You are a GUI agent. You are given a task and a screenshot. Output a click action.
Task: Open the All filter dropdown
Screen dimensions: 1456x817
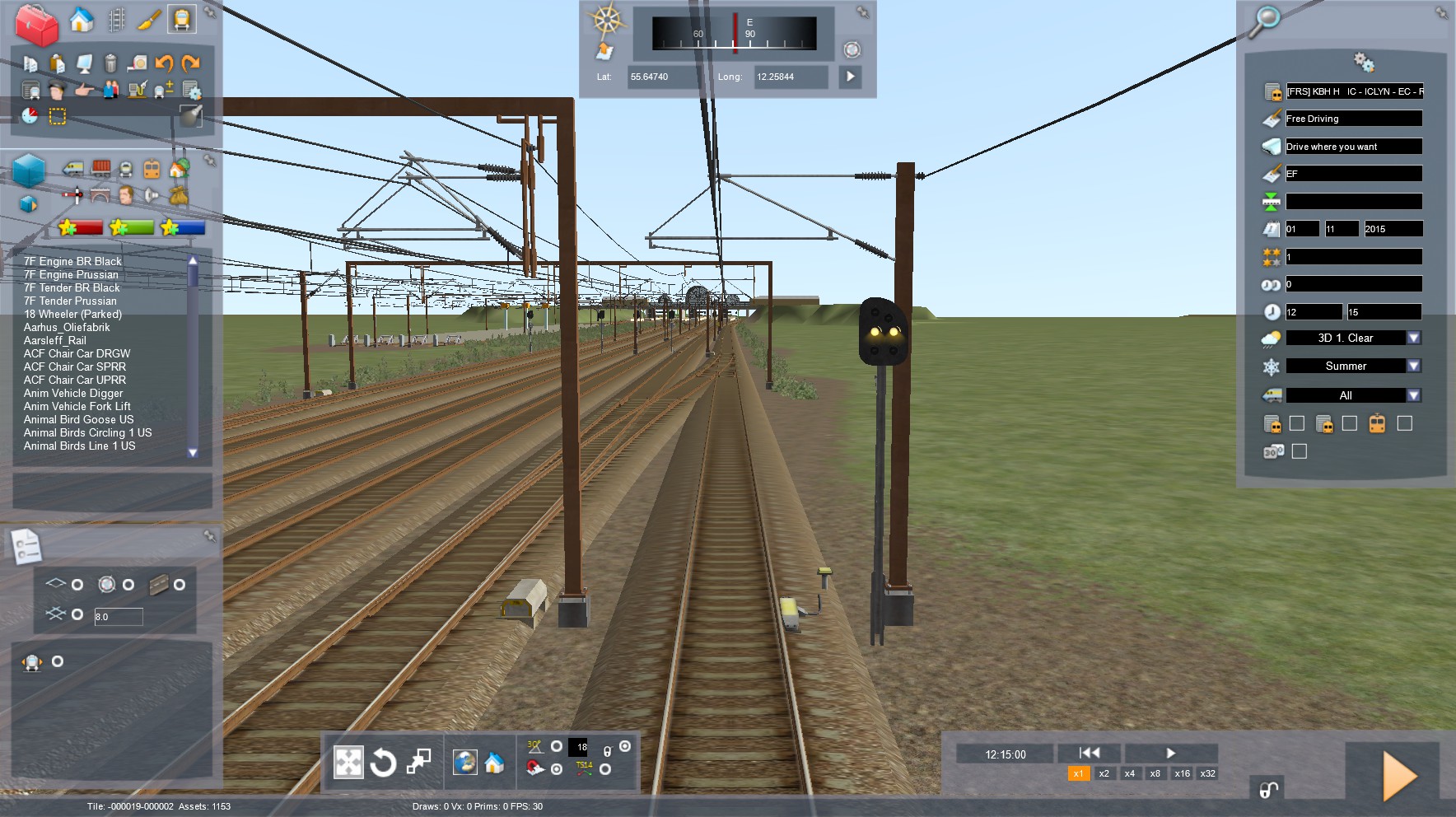[1413, 395]
